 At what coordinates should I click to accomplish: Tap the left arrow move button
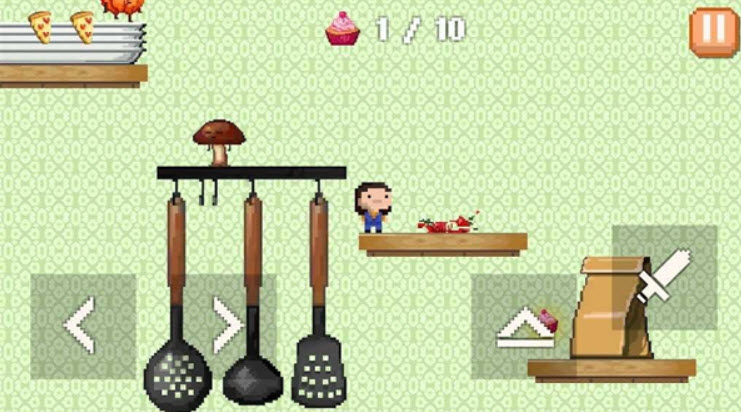click(x=81, y=325)
